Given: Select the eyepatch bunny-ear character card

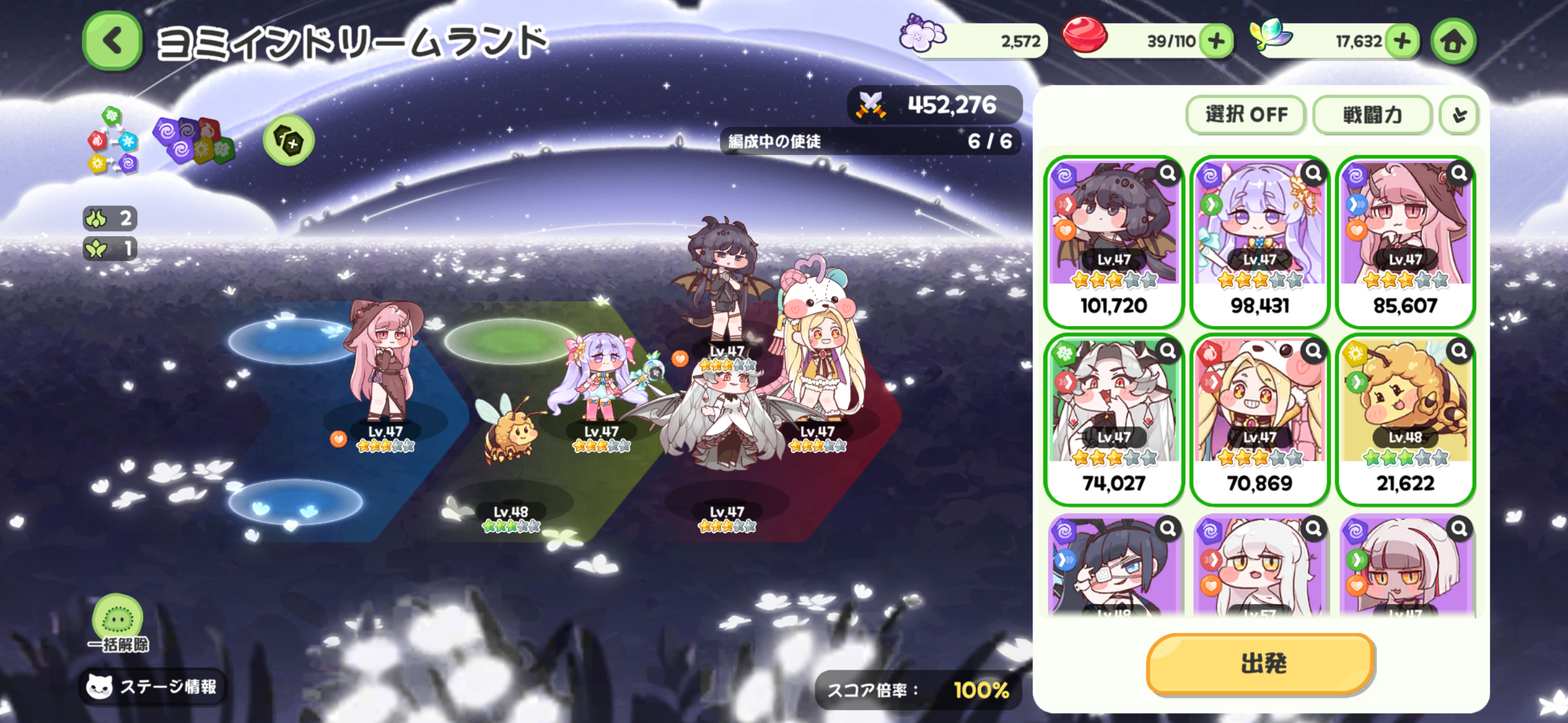Looking at the screenshot, I should (1113, 567).
